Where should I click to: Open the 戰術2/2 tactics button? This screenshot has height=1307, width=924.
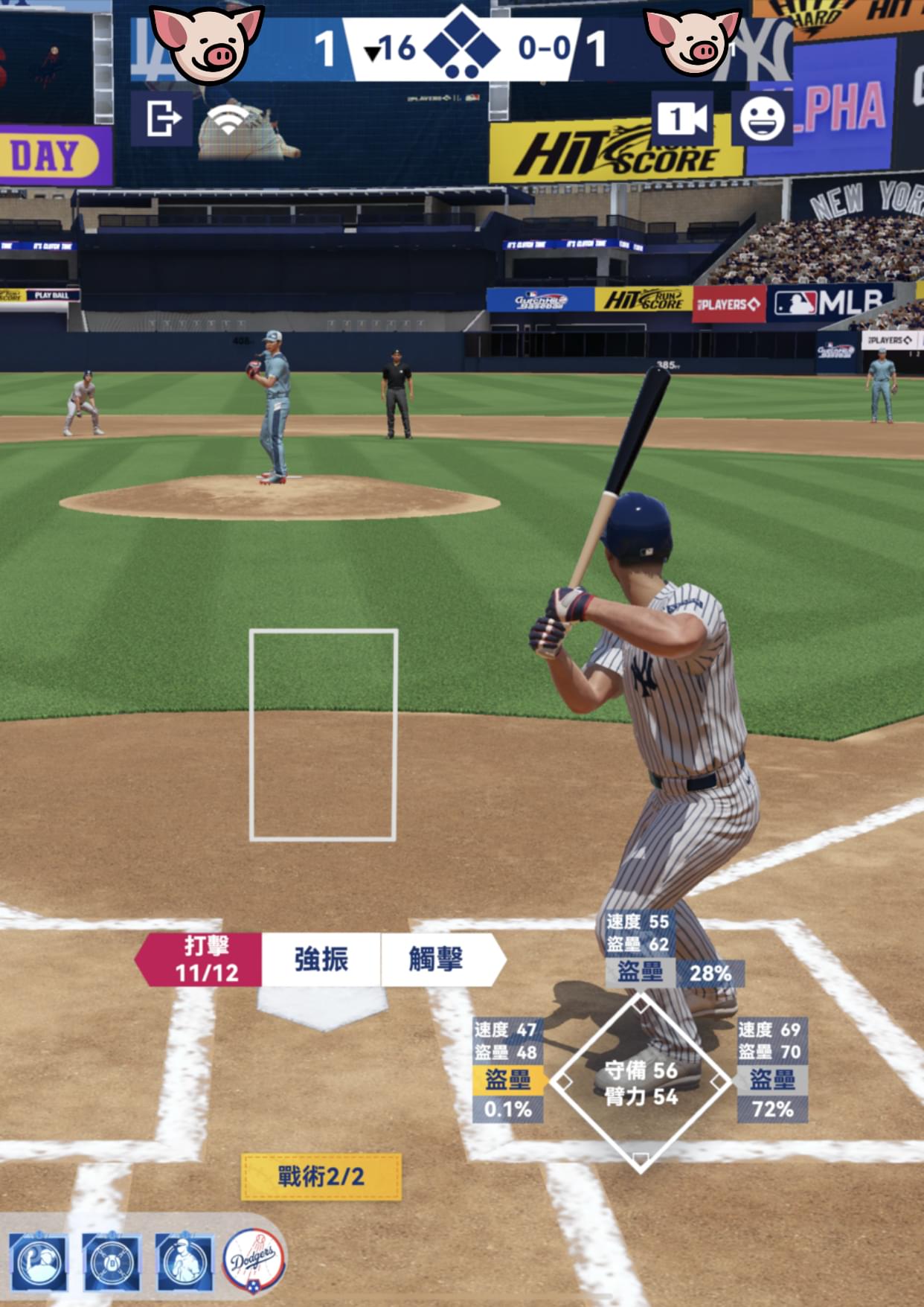tap(321, 1177)
